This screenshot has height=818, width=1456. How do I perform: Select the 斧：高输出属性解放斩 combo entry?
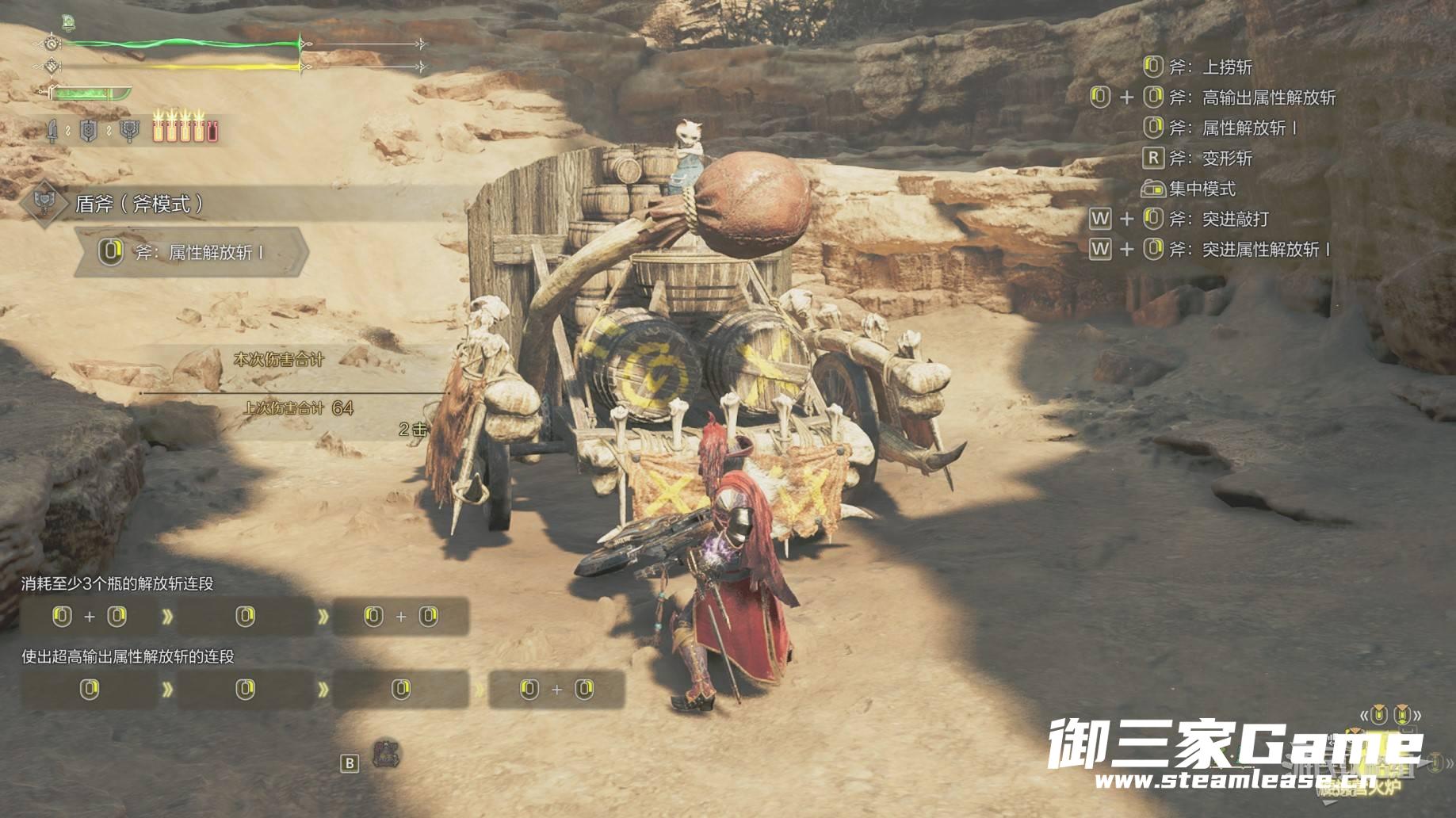click(1268, 97)
